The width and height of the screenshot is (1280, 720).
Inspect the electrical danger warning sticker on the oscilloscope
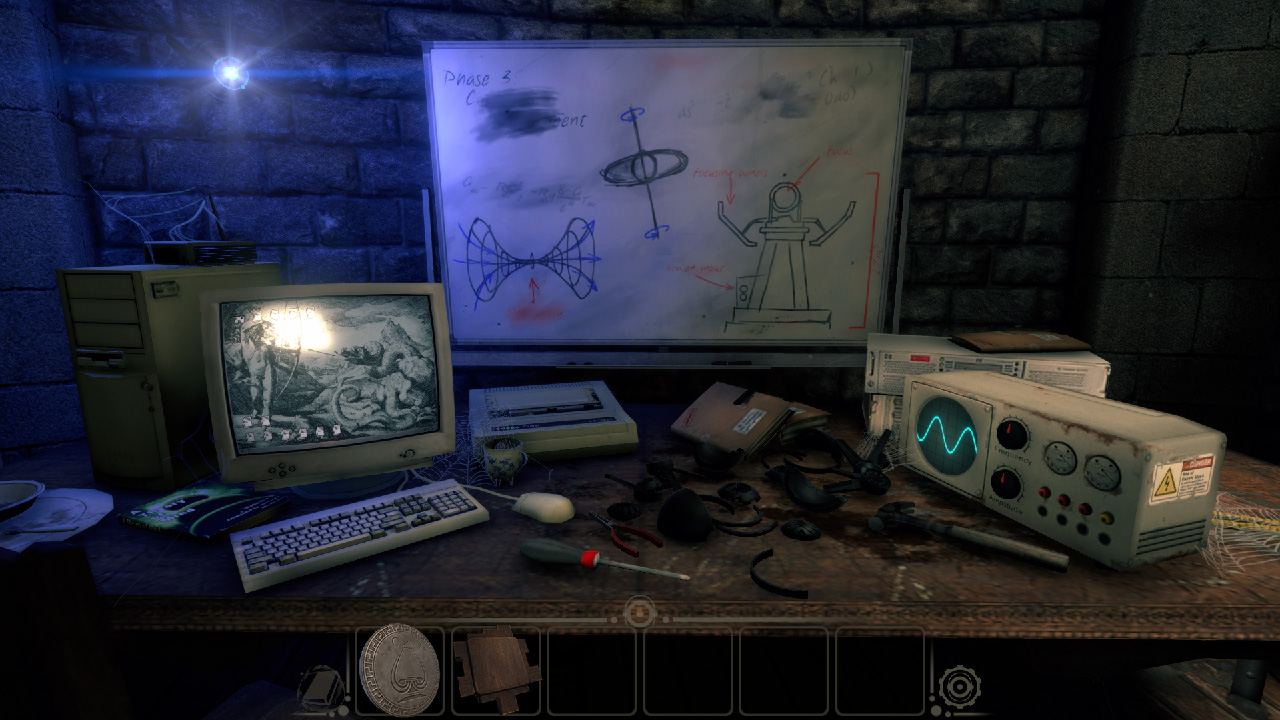click(x=1182, y=480)
